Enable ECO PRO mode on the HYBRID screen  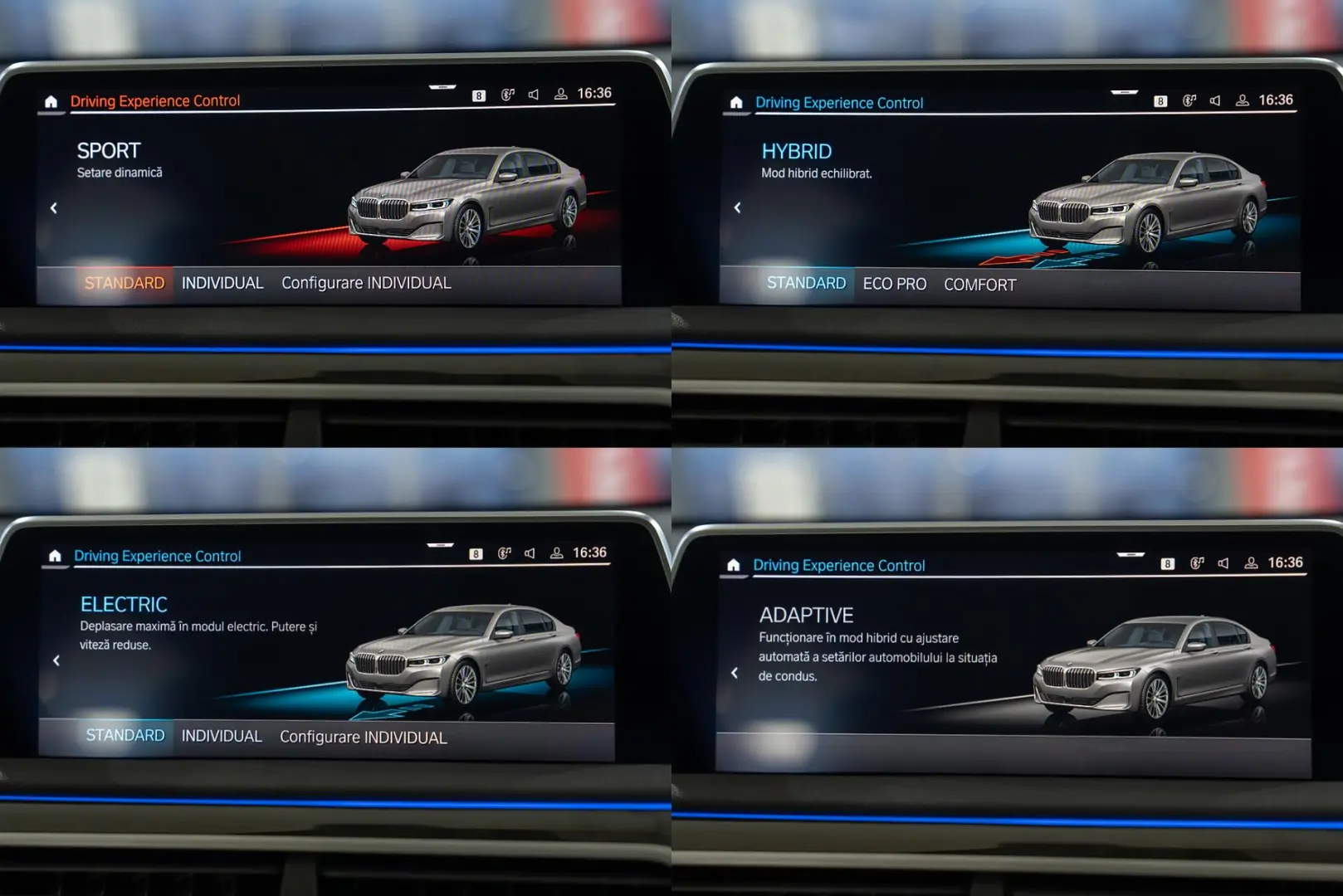(x=895, y=284)
